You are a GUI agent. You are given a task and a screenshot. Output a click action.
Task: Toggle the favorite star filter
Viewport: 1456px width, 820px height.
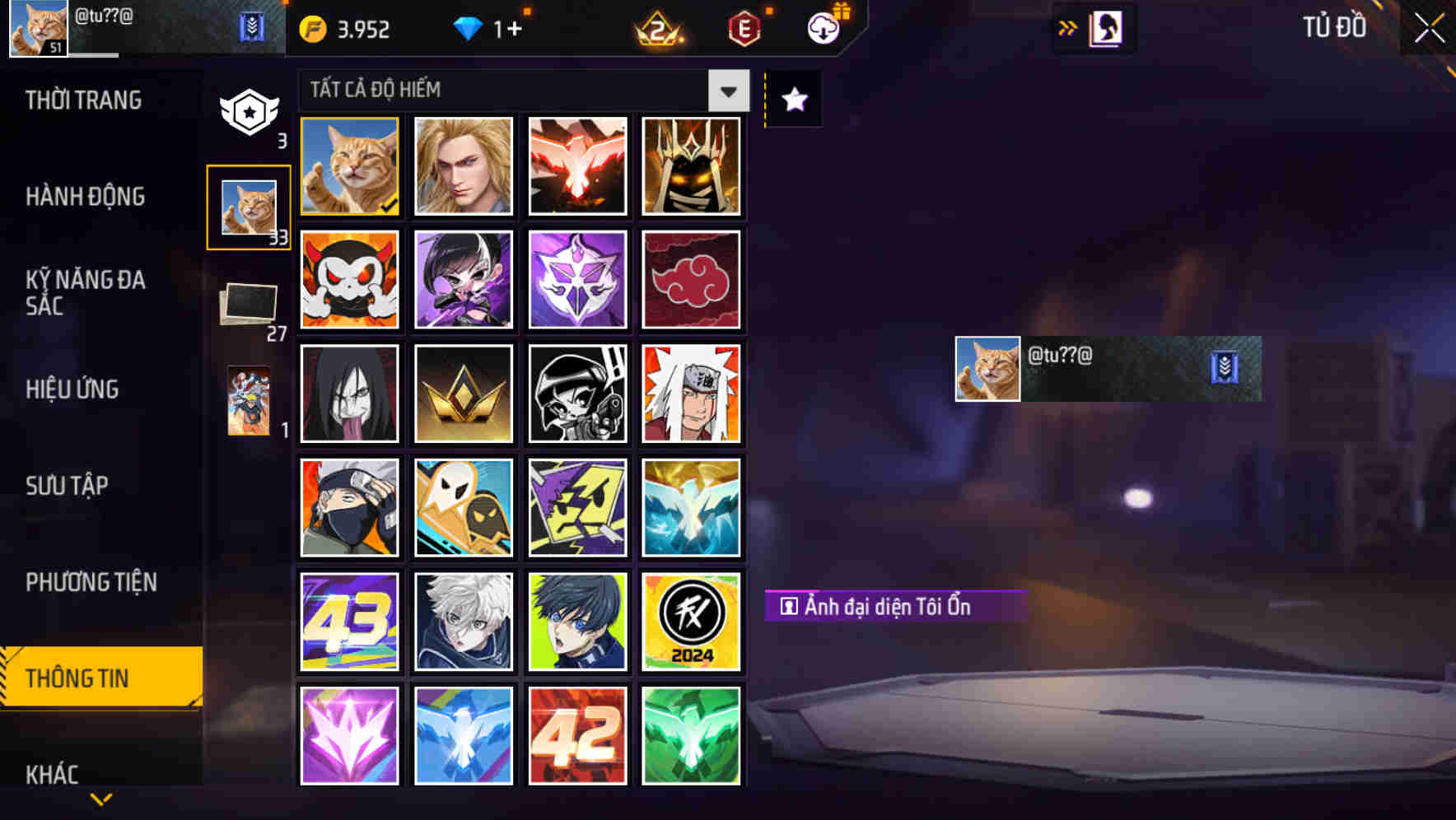[792, 99]
